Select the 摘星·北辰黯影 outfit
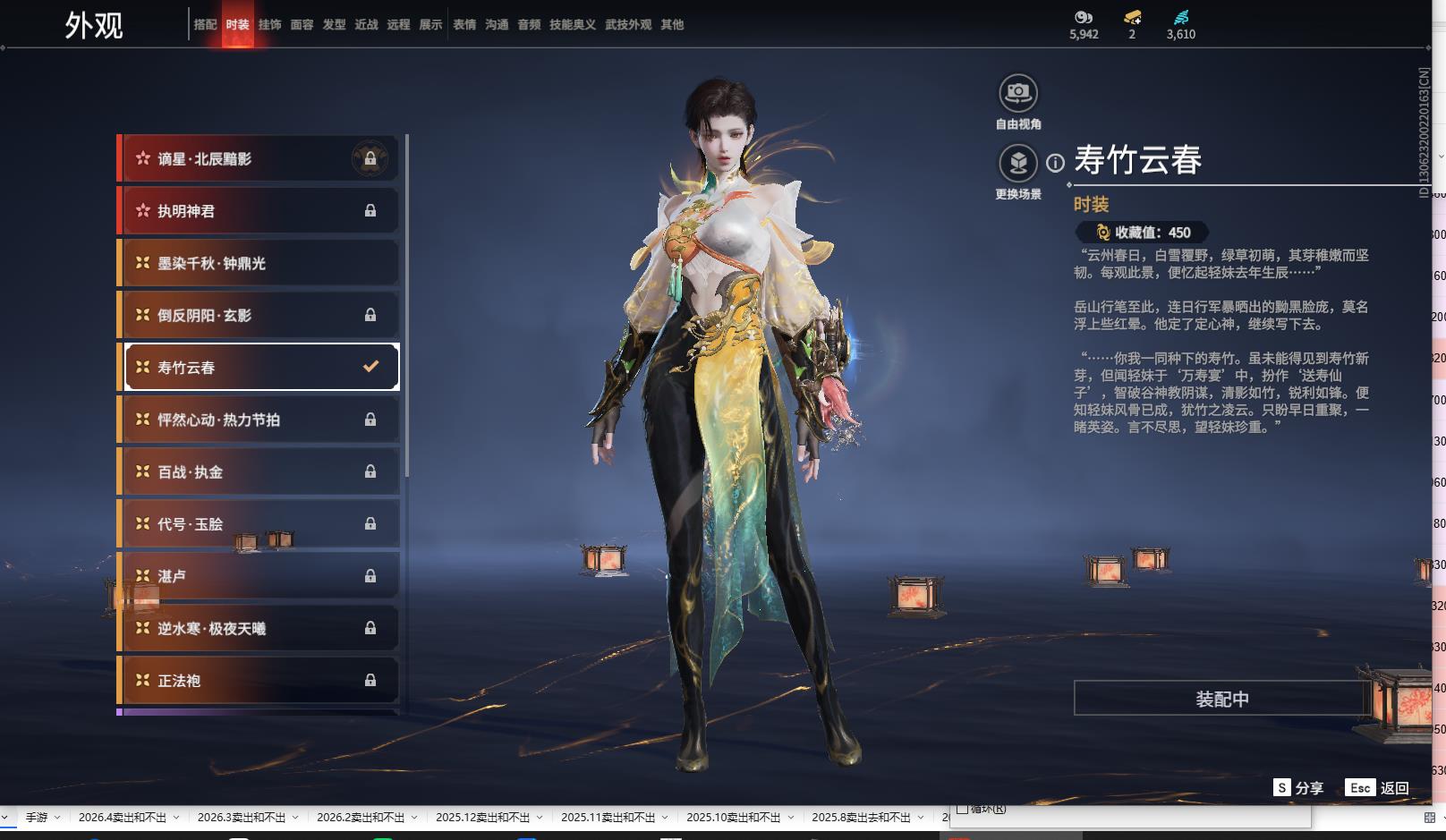Viewport: 1446px width, 840px height. (259, 159)
